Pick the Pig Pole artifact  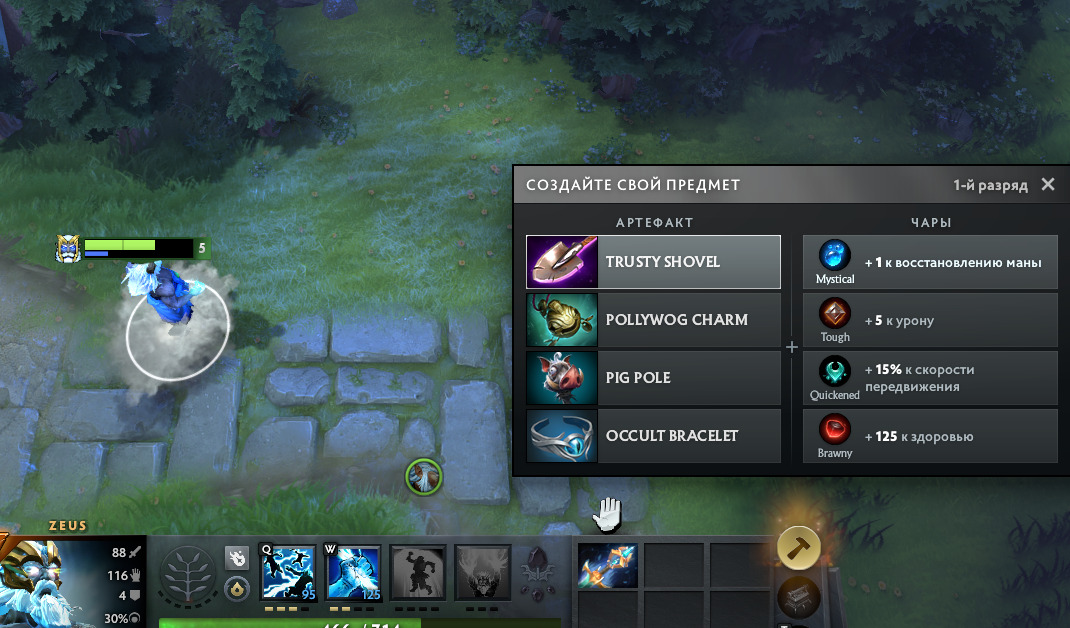click(x=653, y=378)
